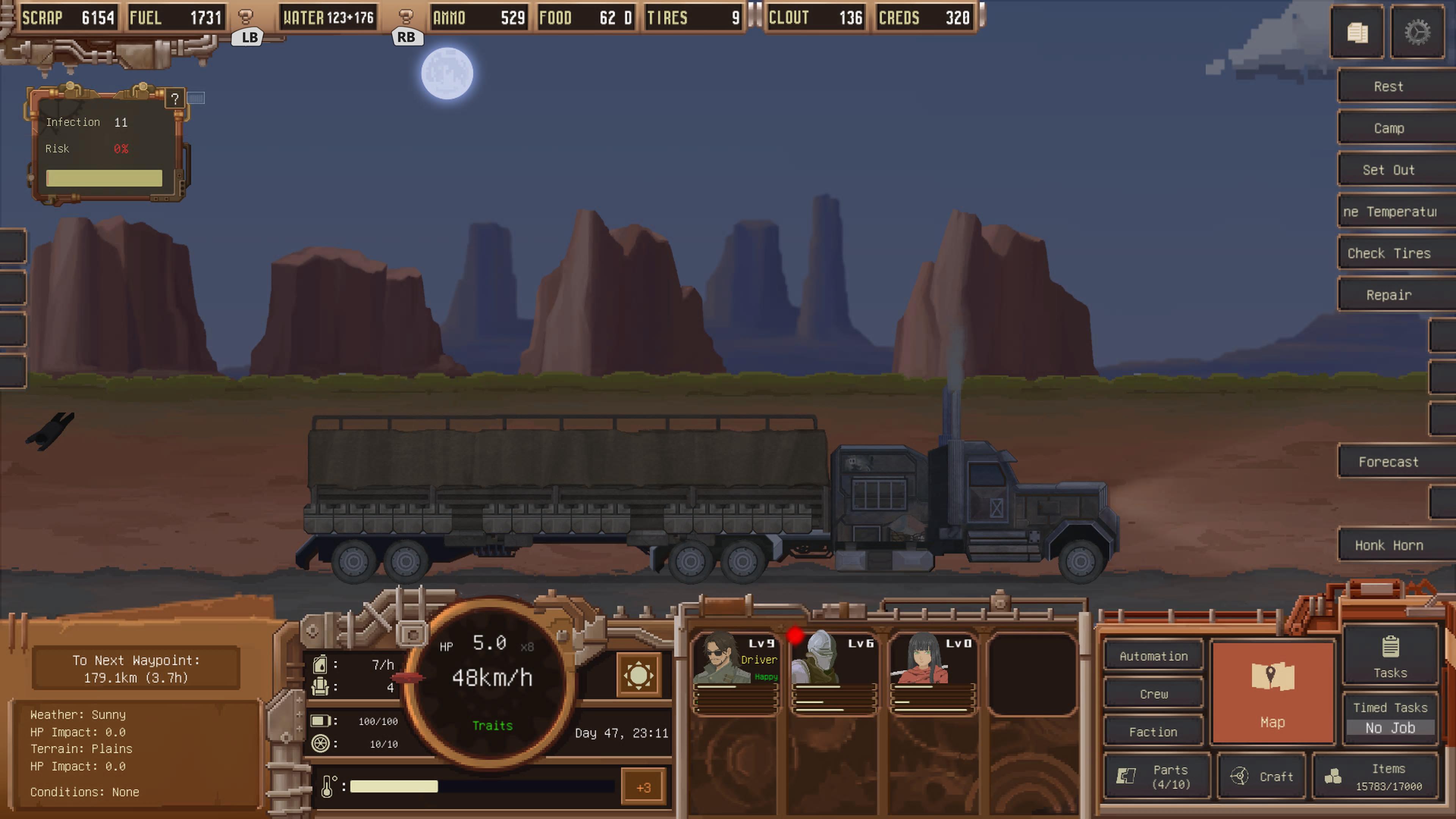Open the green Traits label

click(x=492, y=726)
